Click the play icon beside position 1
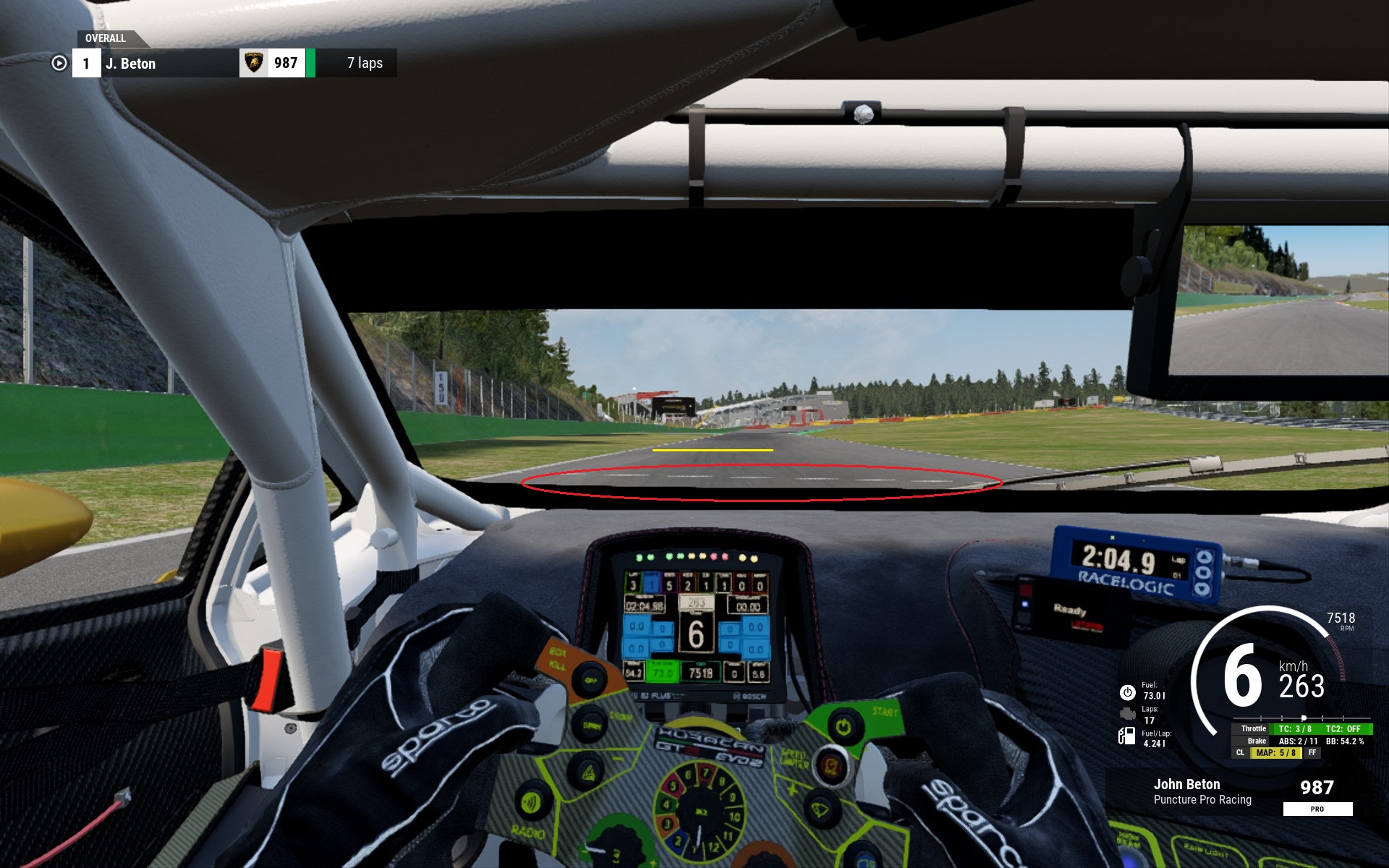Viewport: 1389px width, 868px height. pos(59,64)
